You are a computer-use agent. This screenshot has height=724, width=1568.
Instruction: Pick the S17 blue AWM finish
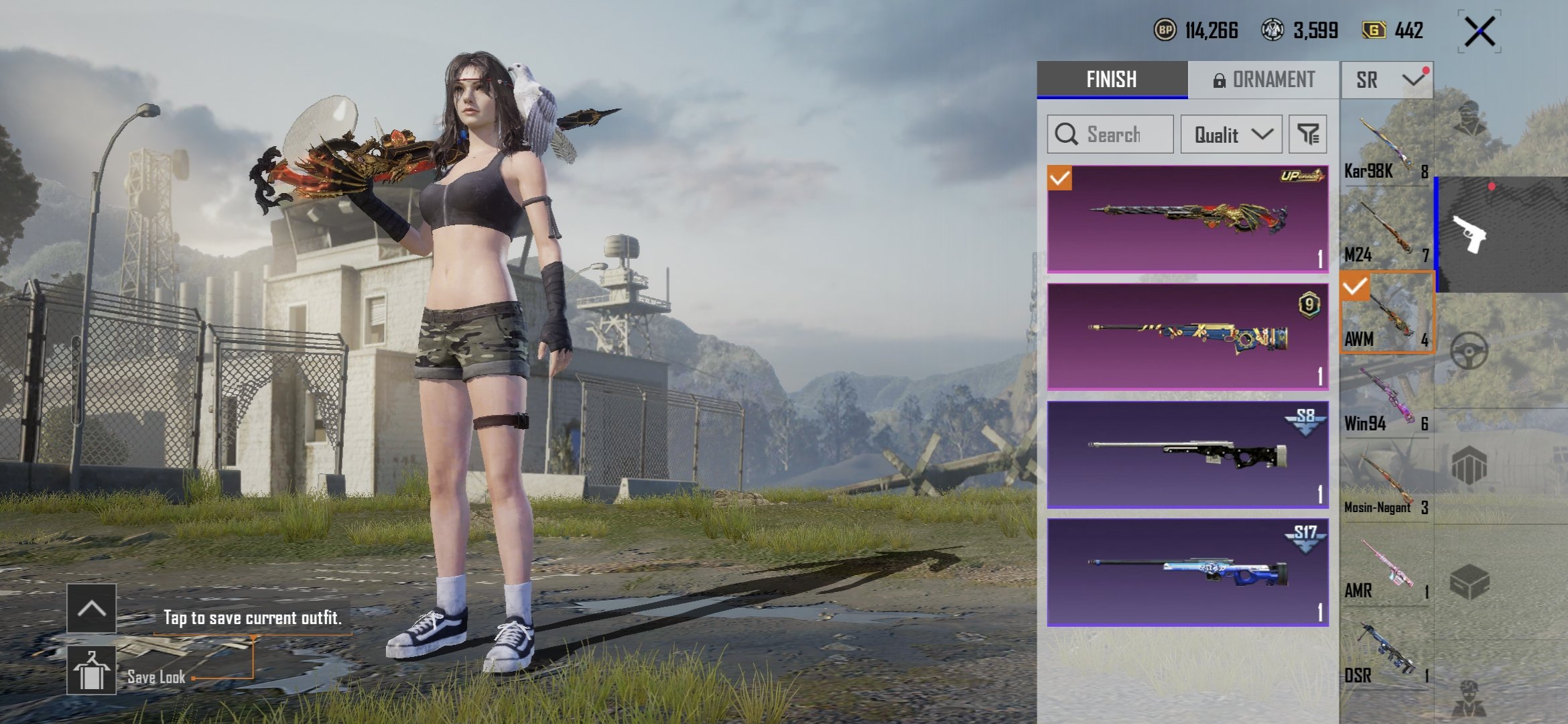click(1187, 572)
